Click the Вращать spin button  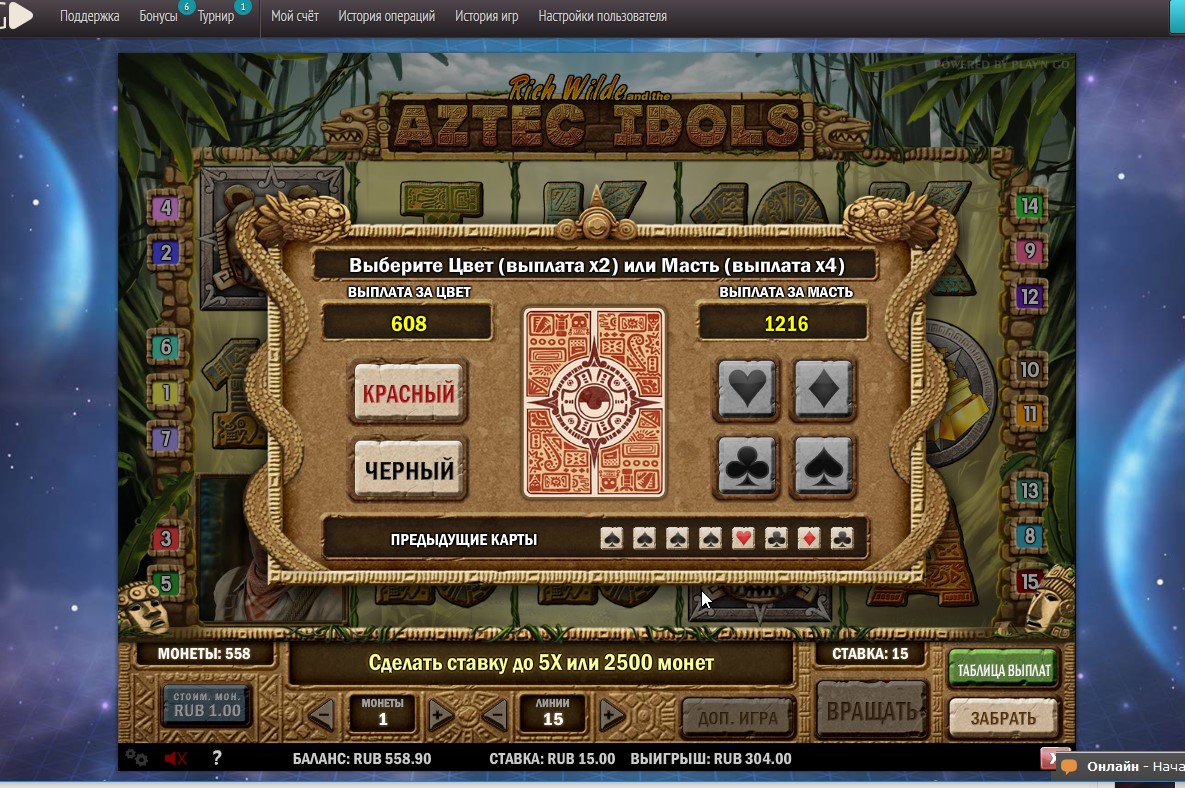[x=871, y=713]
